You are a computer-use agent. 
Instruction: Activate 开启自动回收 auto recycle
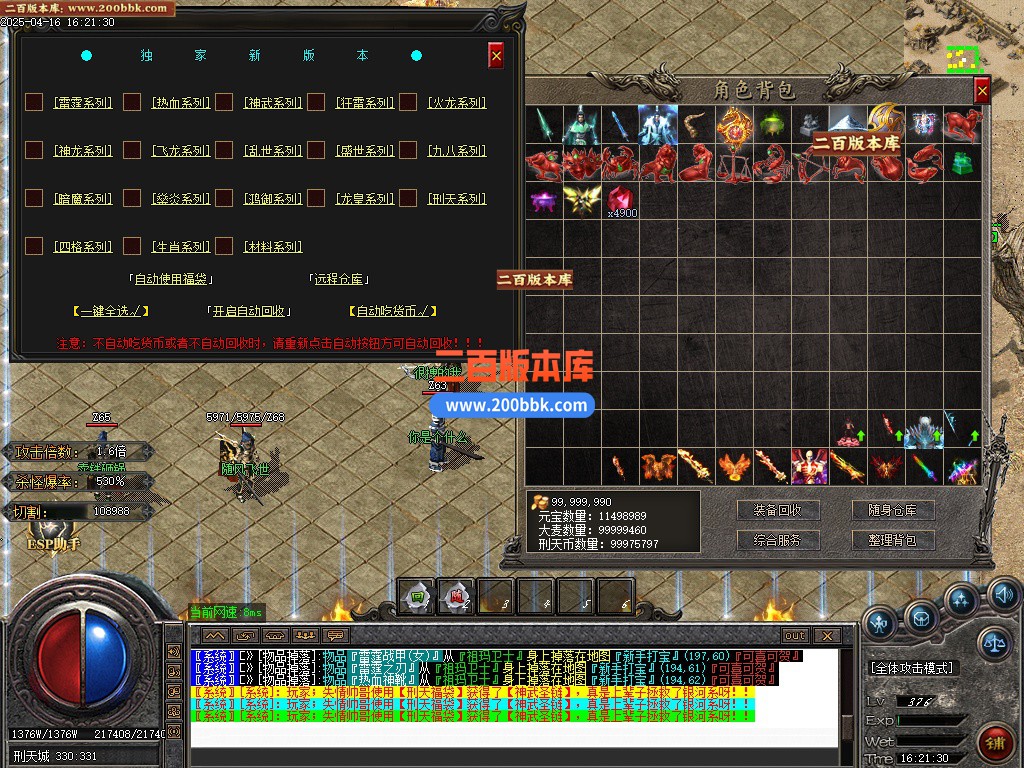250,311
